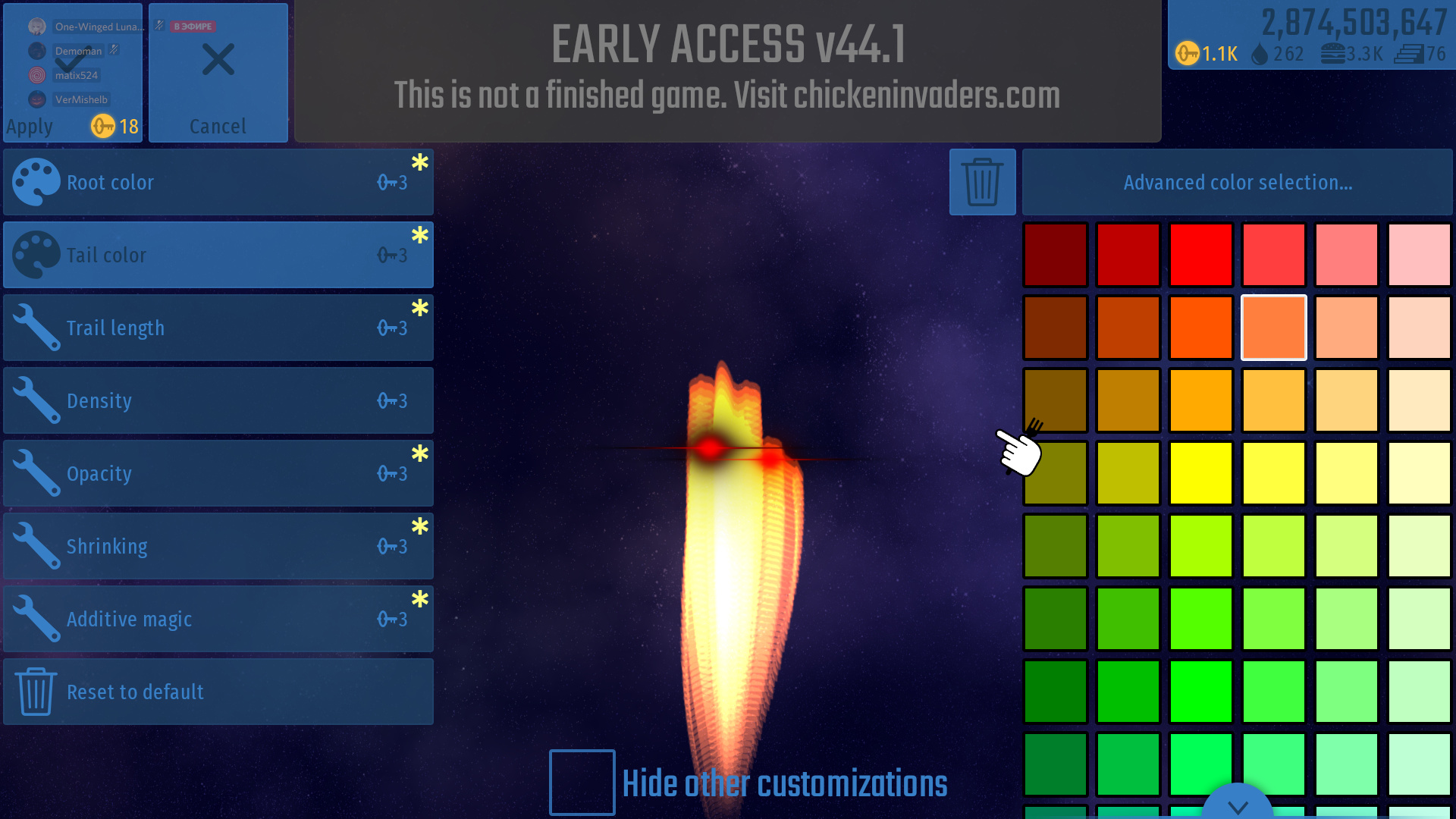1456x819 pixels.
Task: Click the trash can icon above swatches
Action: tap(982, 182)
